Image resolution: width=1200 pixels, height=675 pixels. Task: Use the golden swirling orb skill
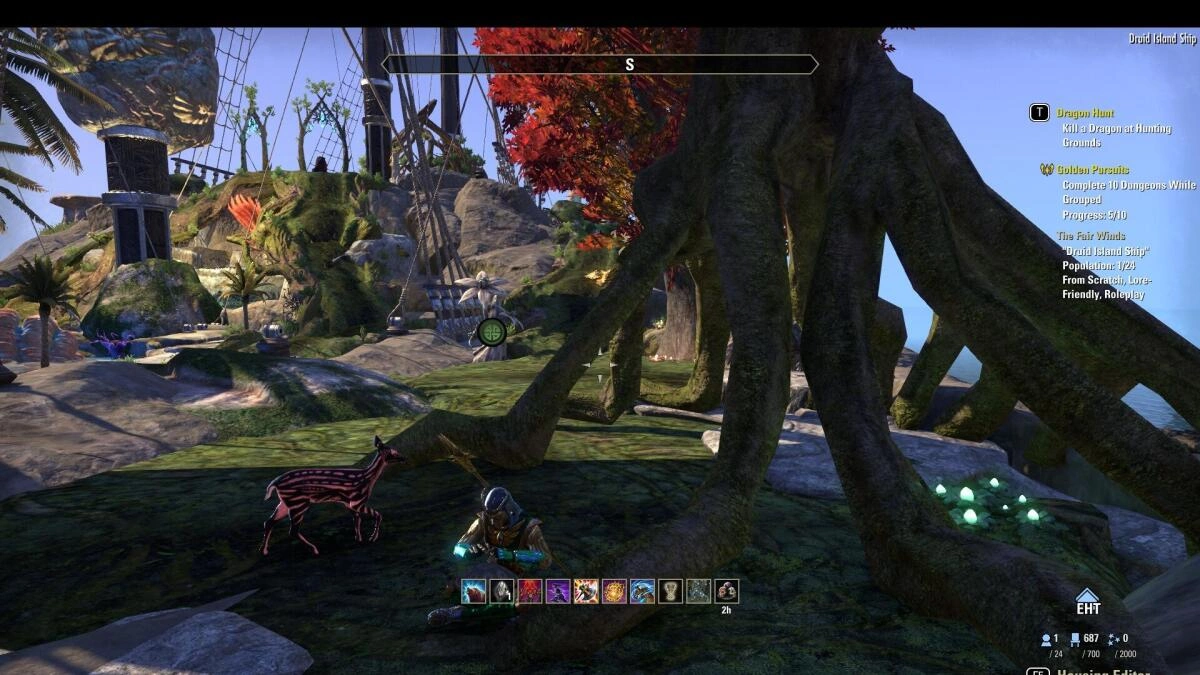pos(614,591)
